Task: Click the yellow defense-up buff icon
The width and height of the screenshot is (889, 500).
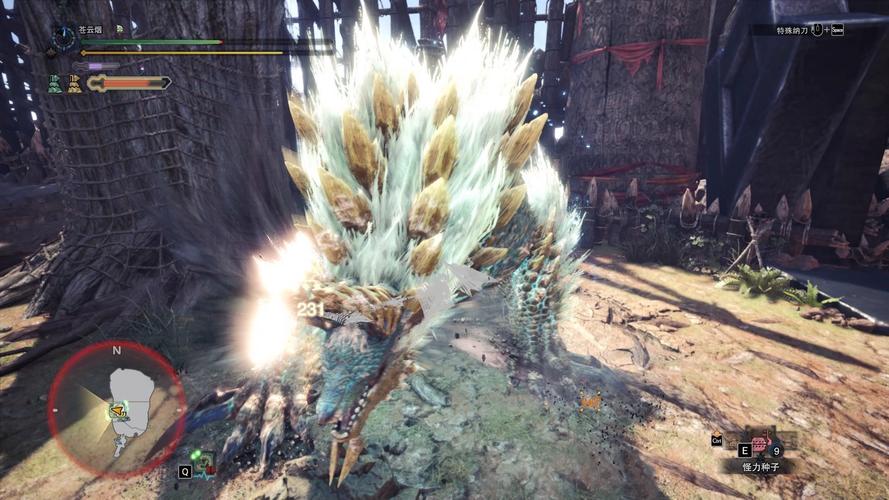Action: coord(74,85)
